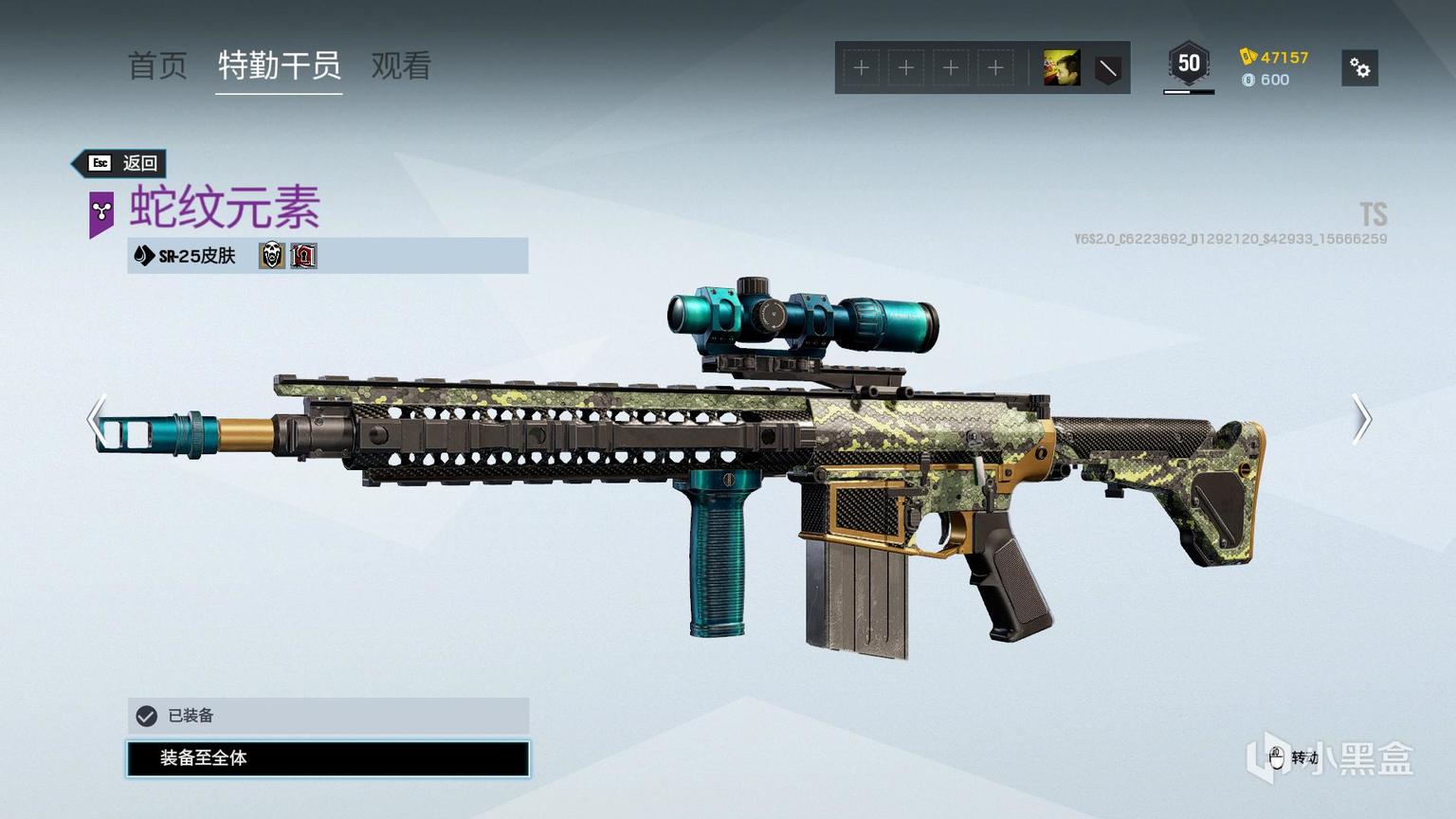Select the skull-faced operator icon
Viewport: 1456px width, 819px height.
pyautogui.click(x=271, y=255)
